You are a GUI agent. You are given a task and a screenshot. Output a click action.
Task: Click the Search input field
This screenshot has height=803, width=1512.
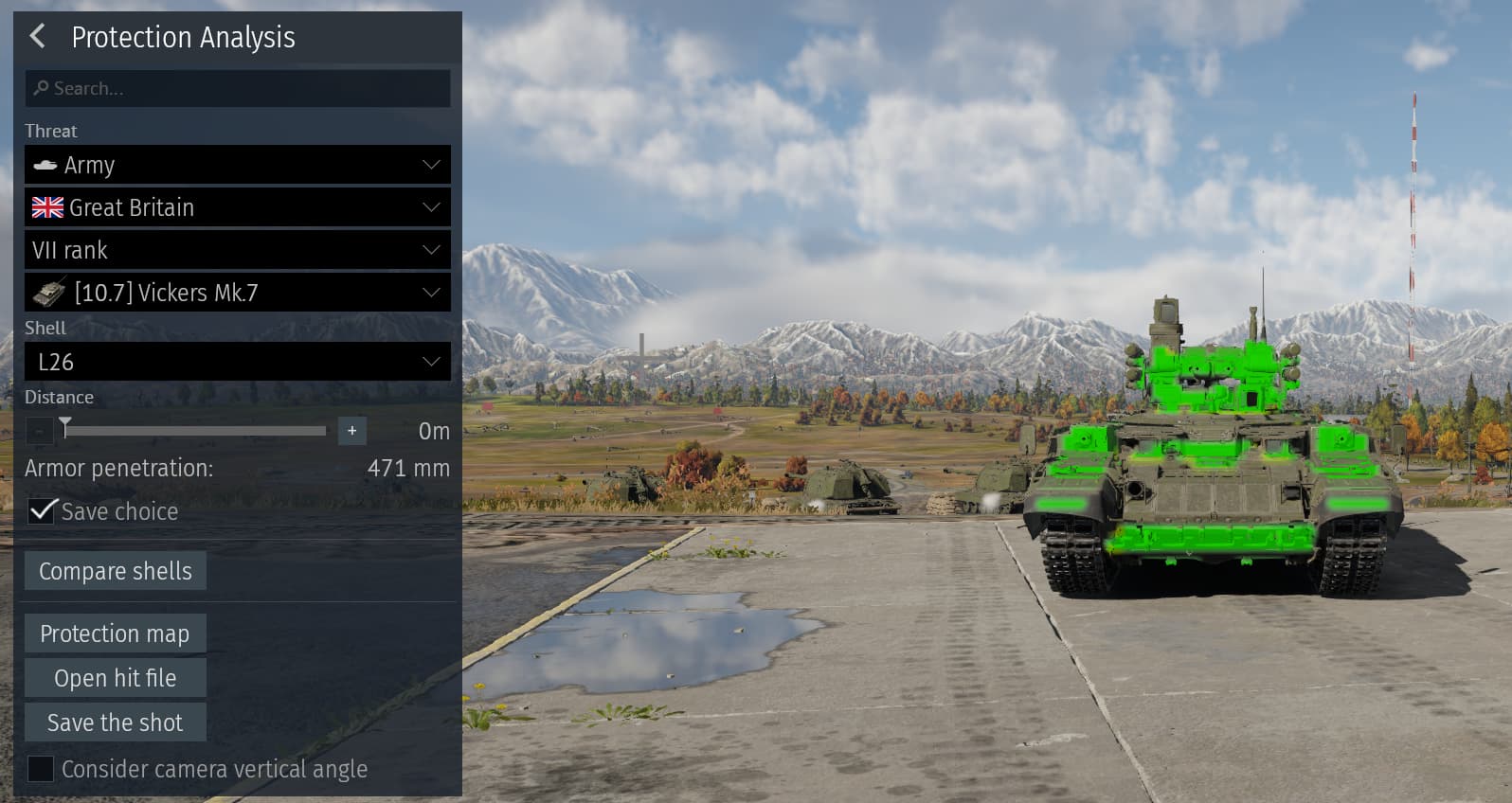(x=237, y=88)
